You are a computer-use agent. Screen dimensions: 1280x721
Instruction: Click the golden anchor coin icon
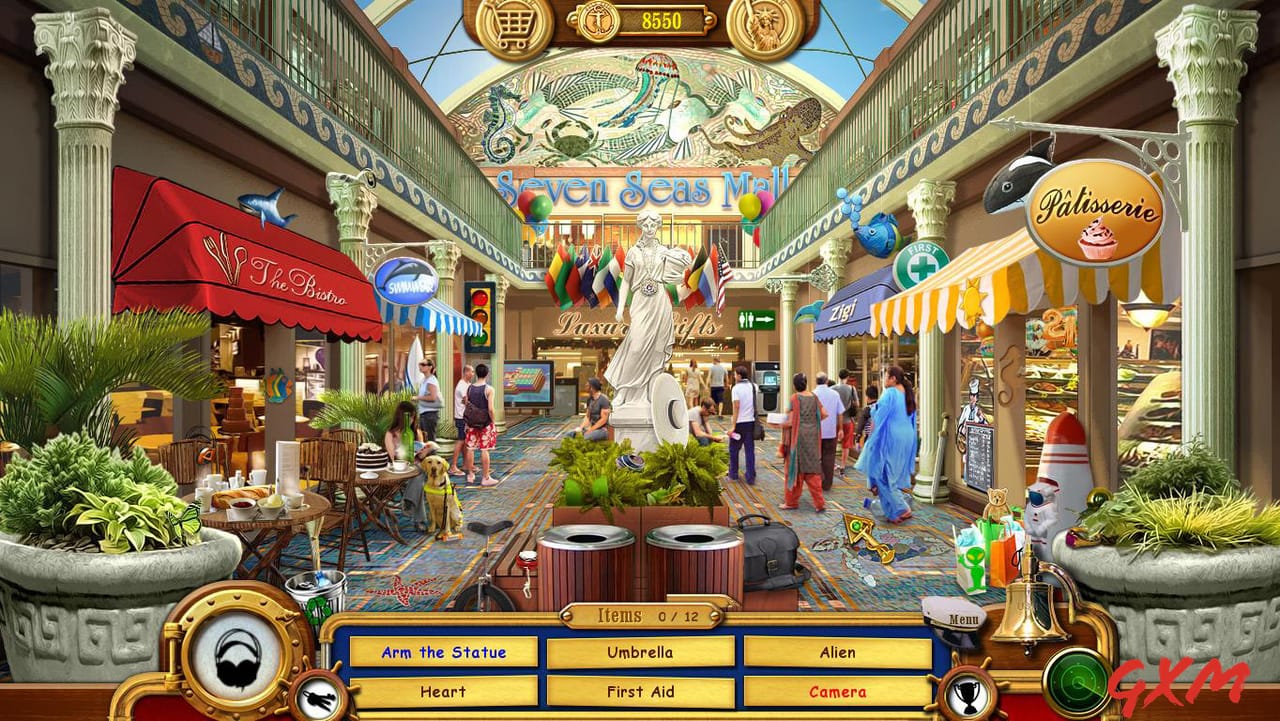(x=598, y=21)
